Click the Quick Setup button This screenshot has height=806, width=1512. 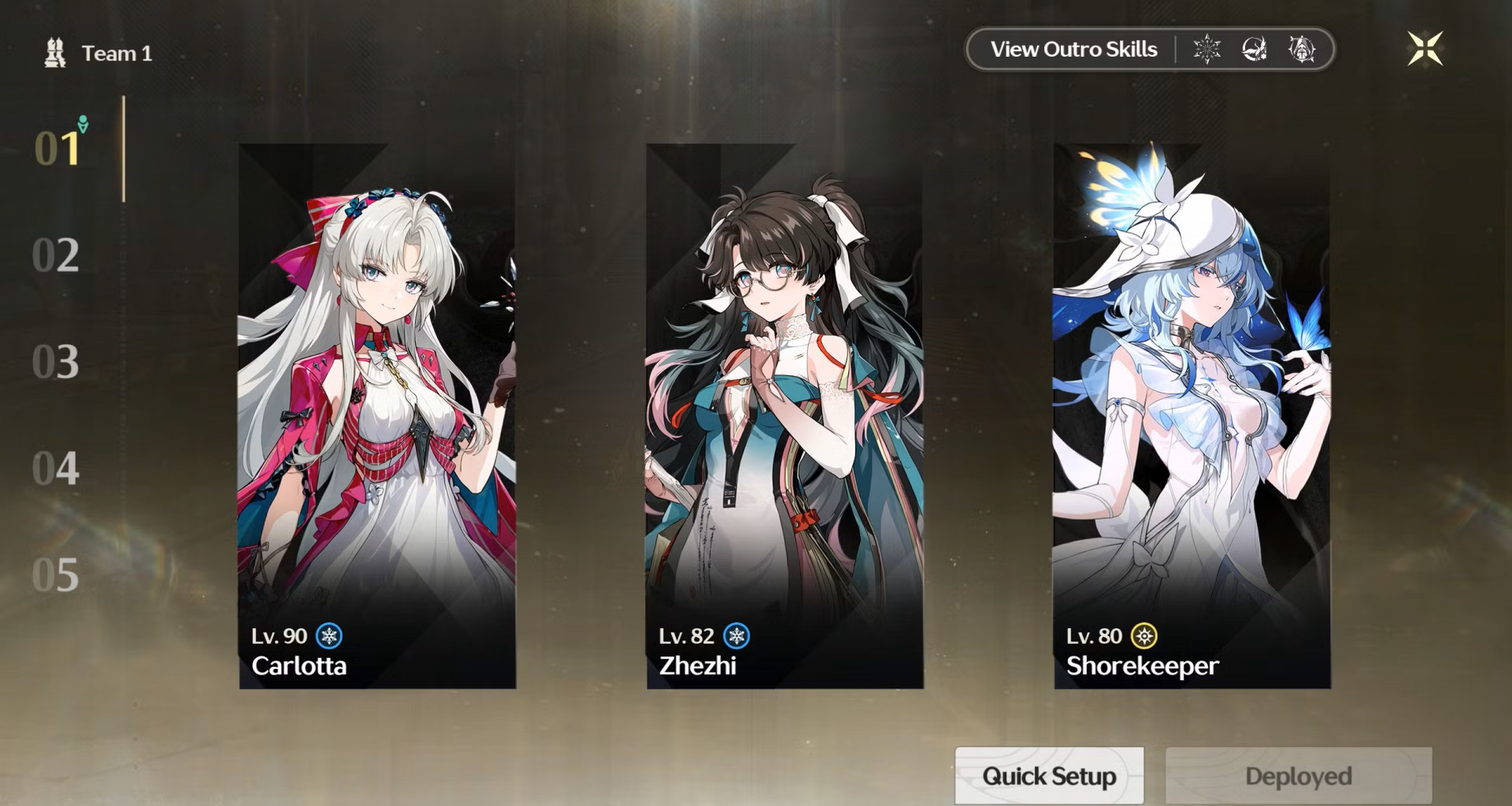(1049, 776)
